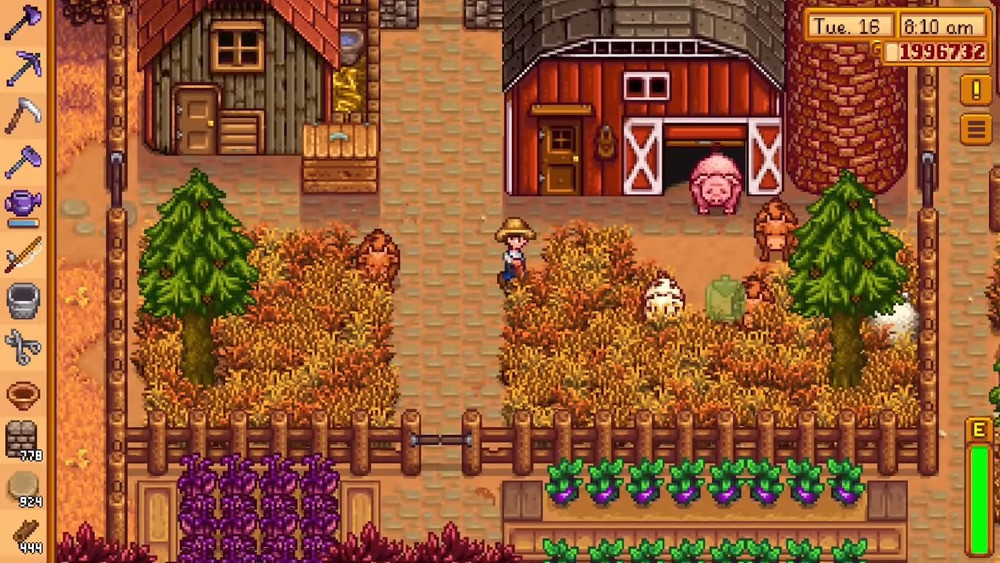Screen dimensions: 1000x563
Task: Select the copper pan slot
Action: (x=22, y=393)
